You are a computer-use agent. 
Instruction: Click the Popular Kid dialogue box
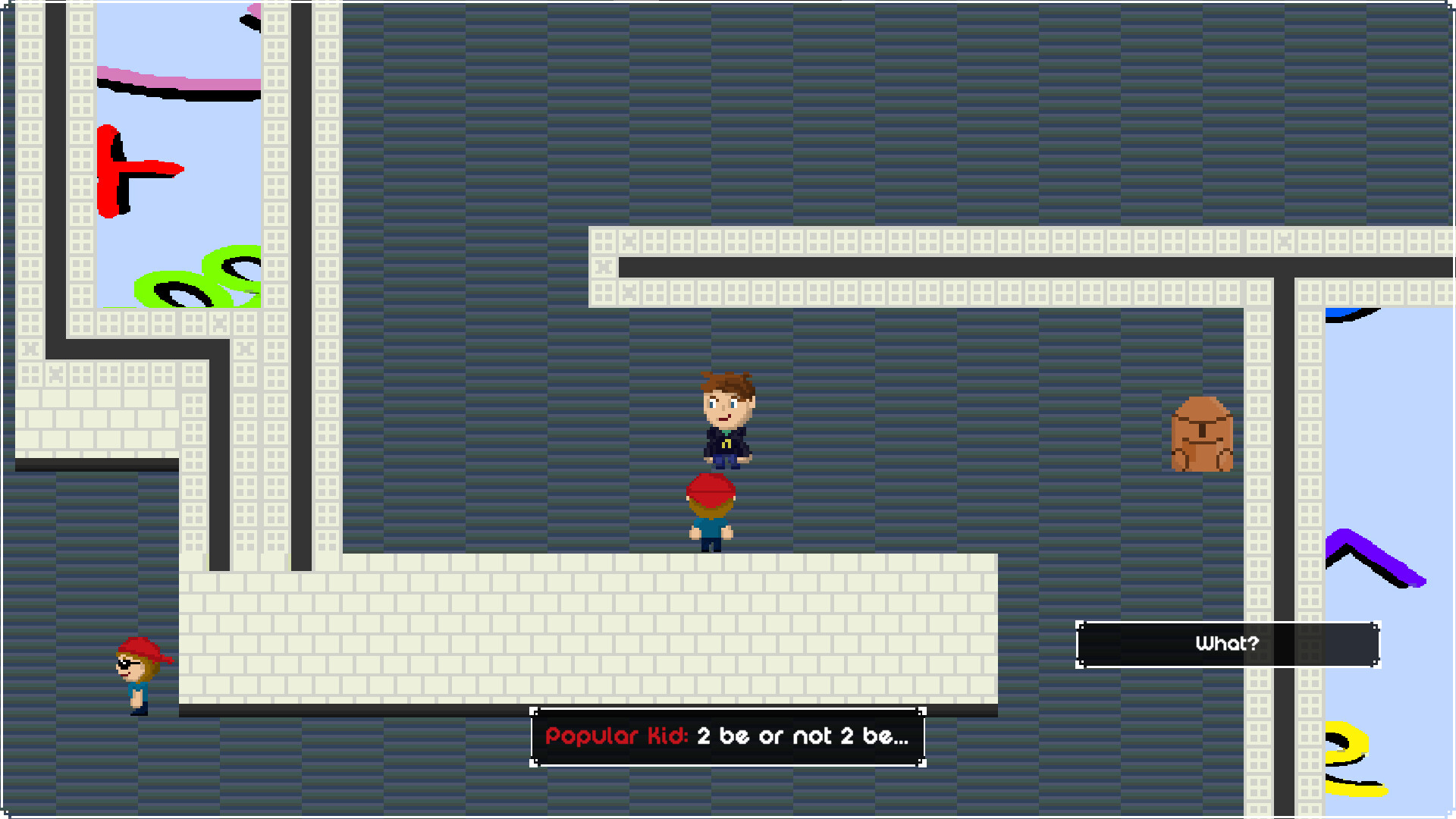click(728, 736)
